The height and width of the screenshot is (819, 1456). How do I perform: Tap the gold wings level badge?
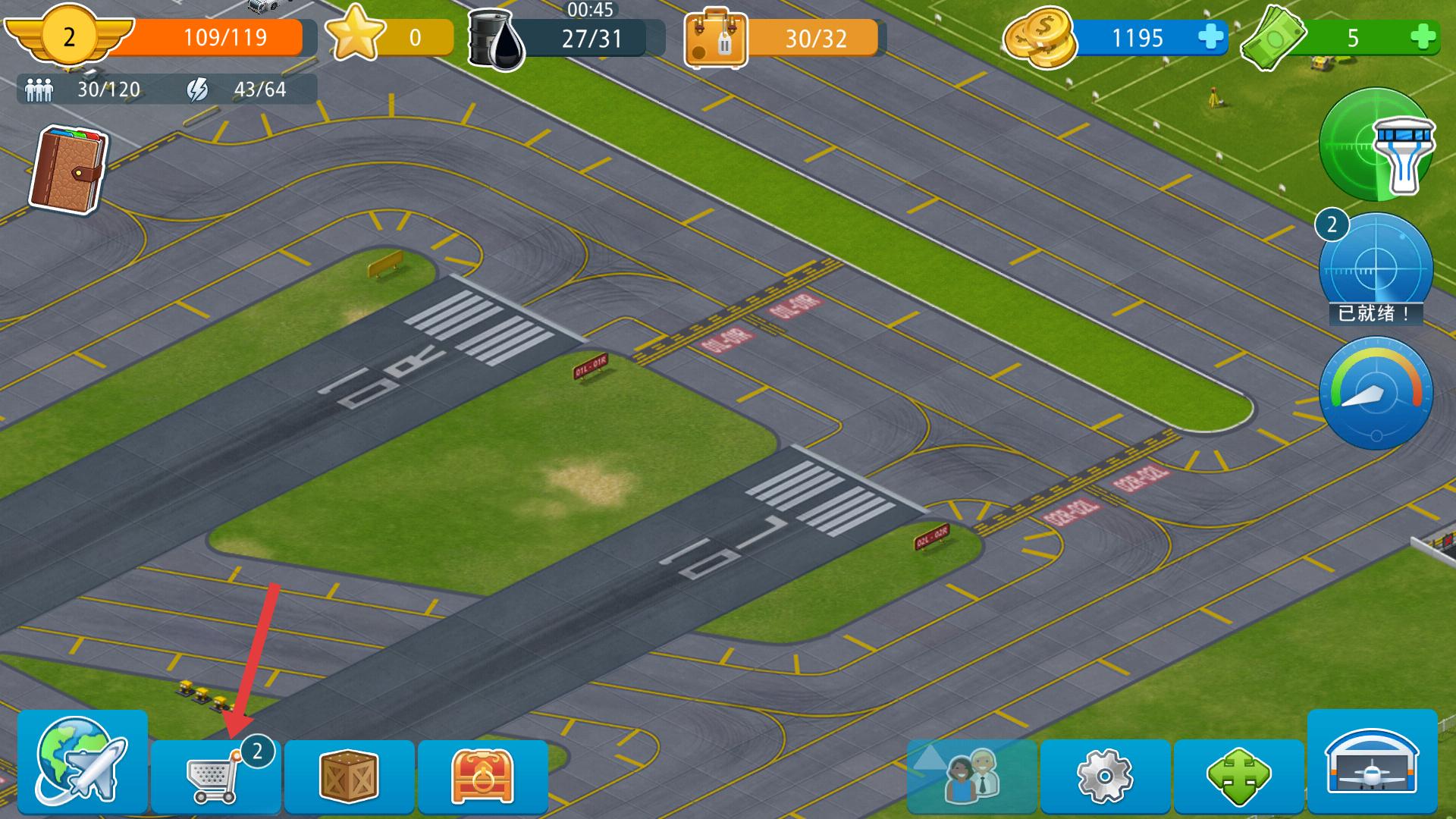click(69, 36)
